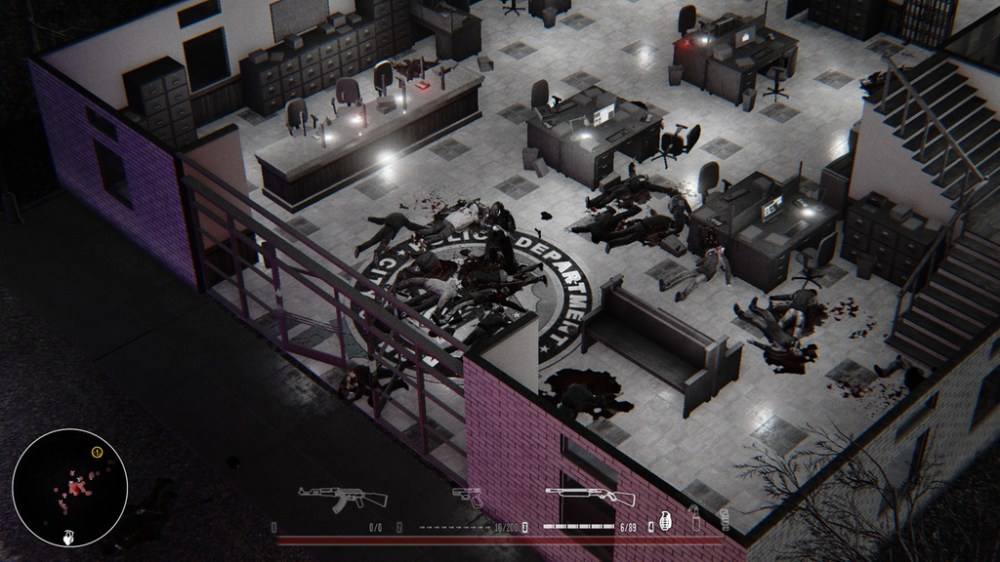Click the circular minimap

pyautogui.click(x=70, y=487)
